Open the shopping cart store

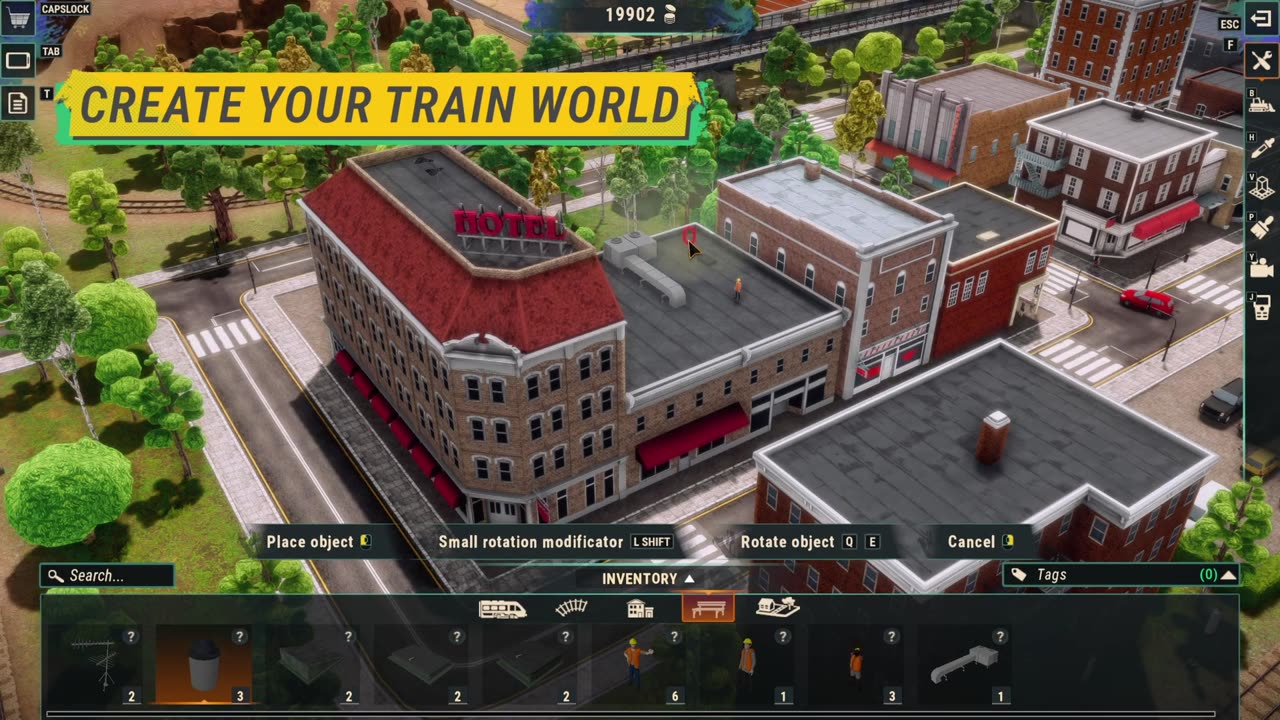pyautogui.click(x=18, y=17)
